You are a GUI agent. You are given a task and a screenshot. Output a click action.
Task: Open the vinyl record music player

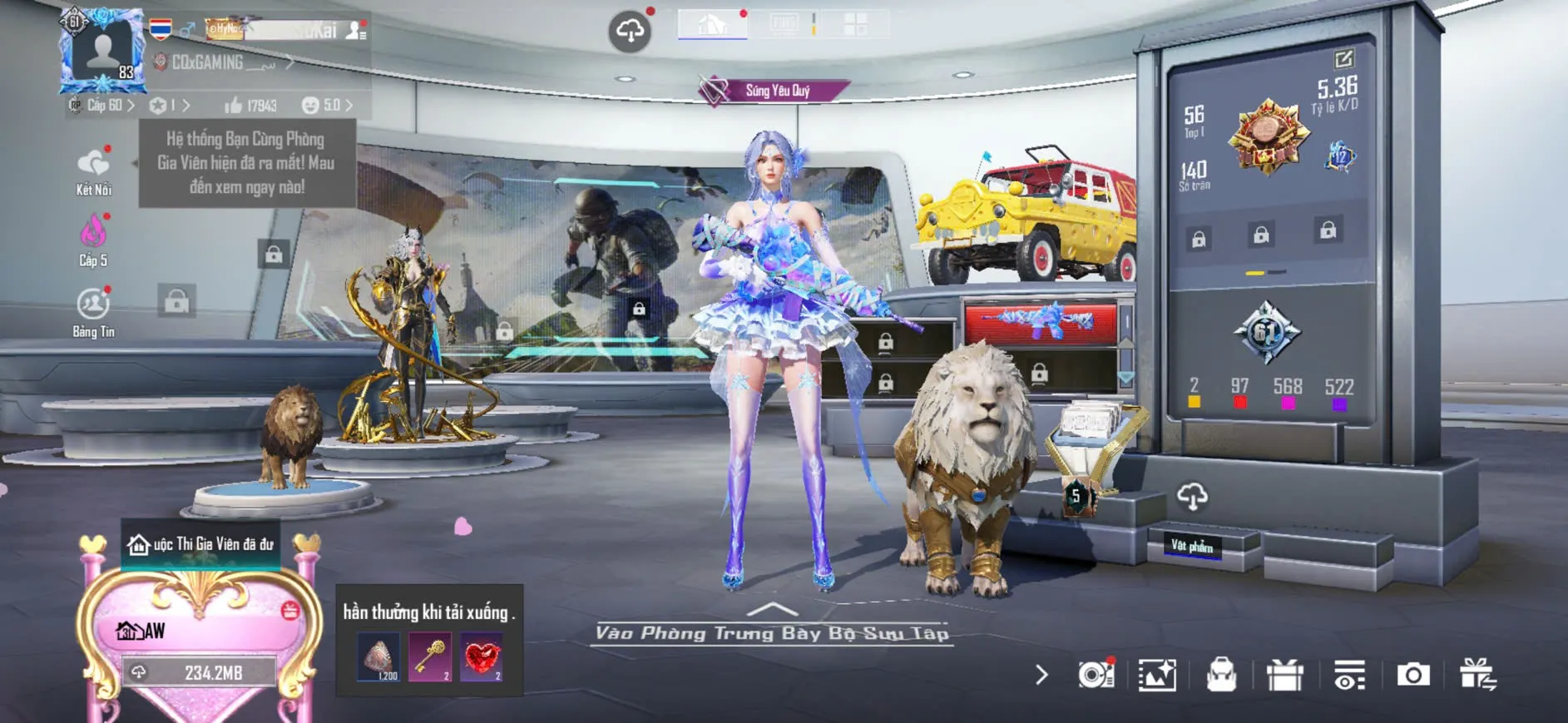(x=1096, y=675)
